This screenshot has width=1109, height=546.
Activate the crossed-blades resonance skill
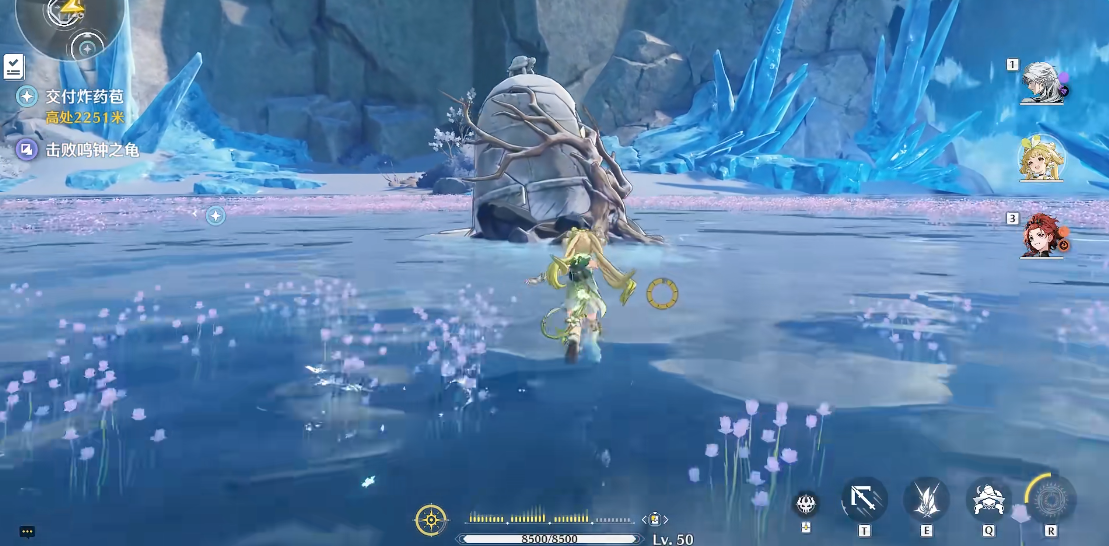point(926,498)
